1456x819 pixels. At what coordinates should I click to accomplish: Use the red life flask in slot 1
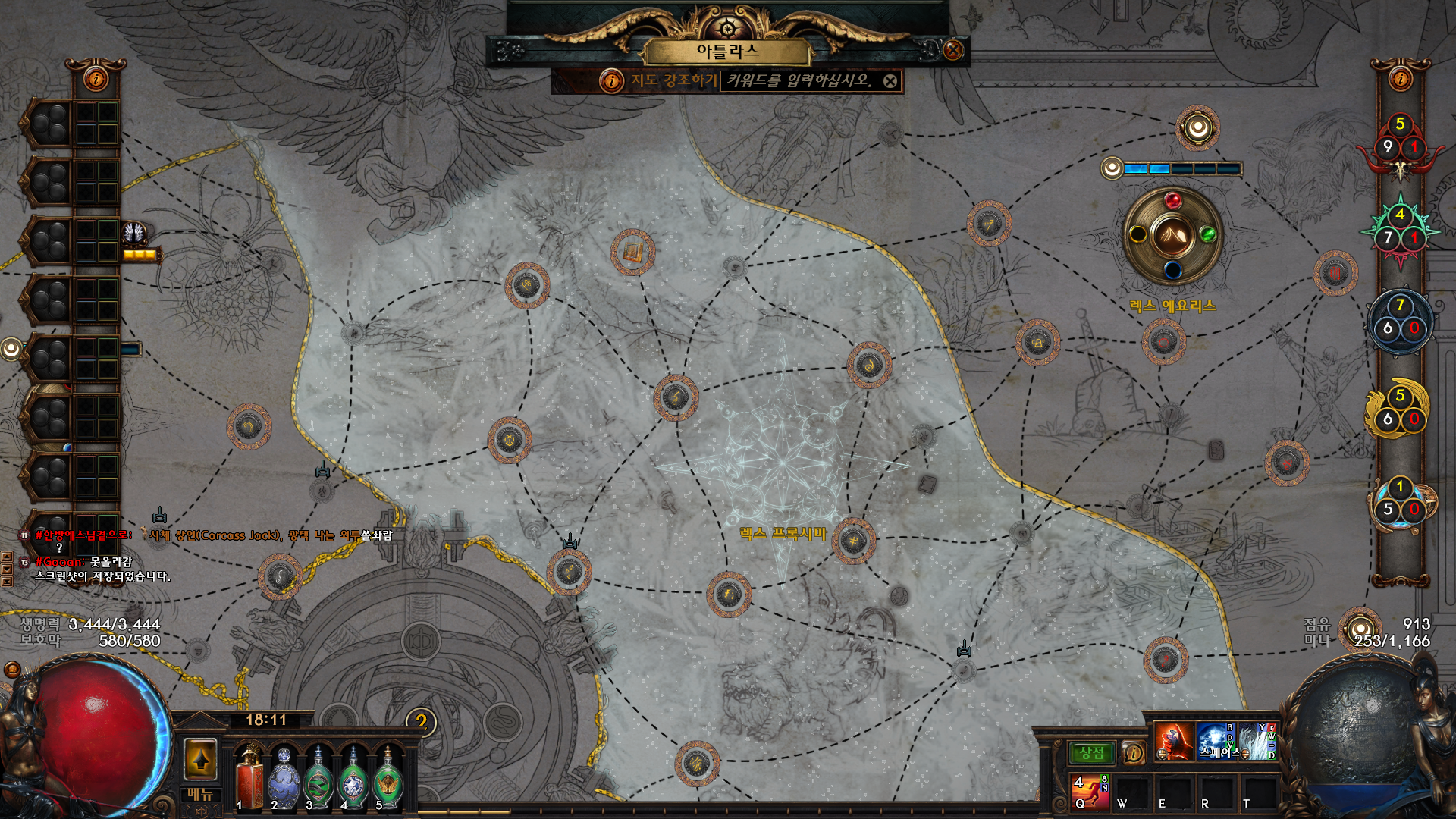pyautogui.click(x=249, y=777)
